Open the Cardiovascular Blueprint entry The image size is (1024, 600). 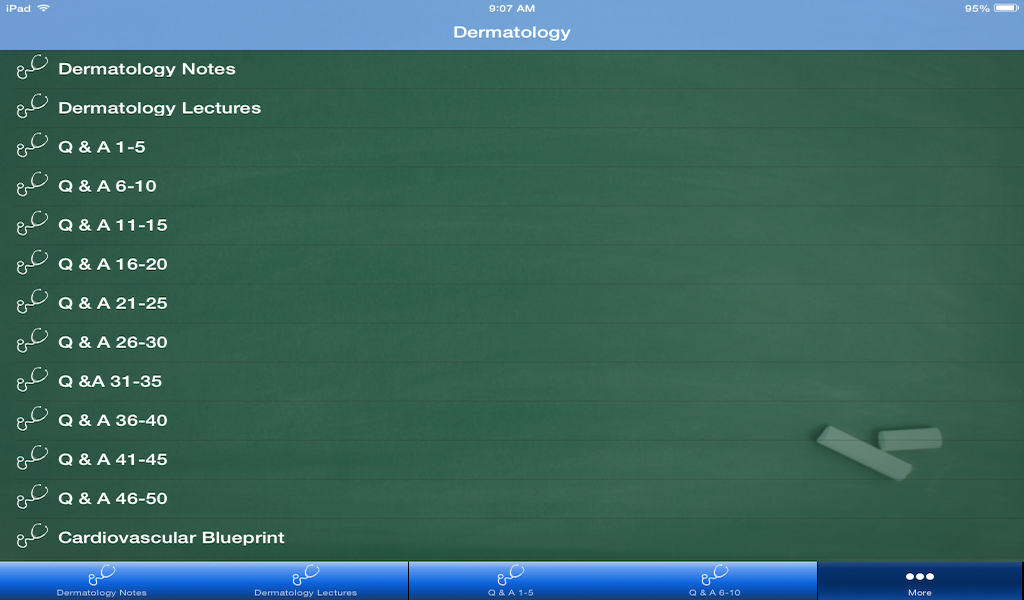(x=171, y=537)
